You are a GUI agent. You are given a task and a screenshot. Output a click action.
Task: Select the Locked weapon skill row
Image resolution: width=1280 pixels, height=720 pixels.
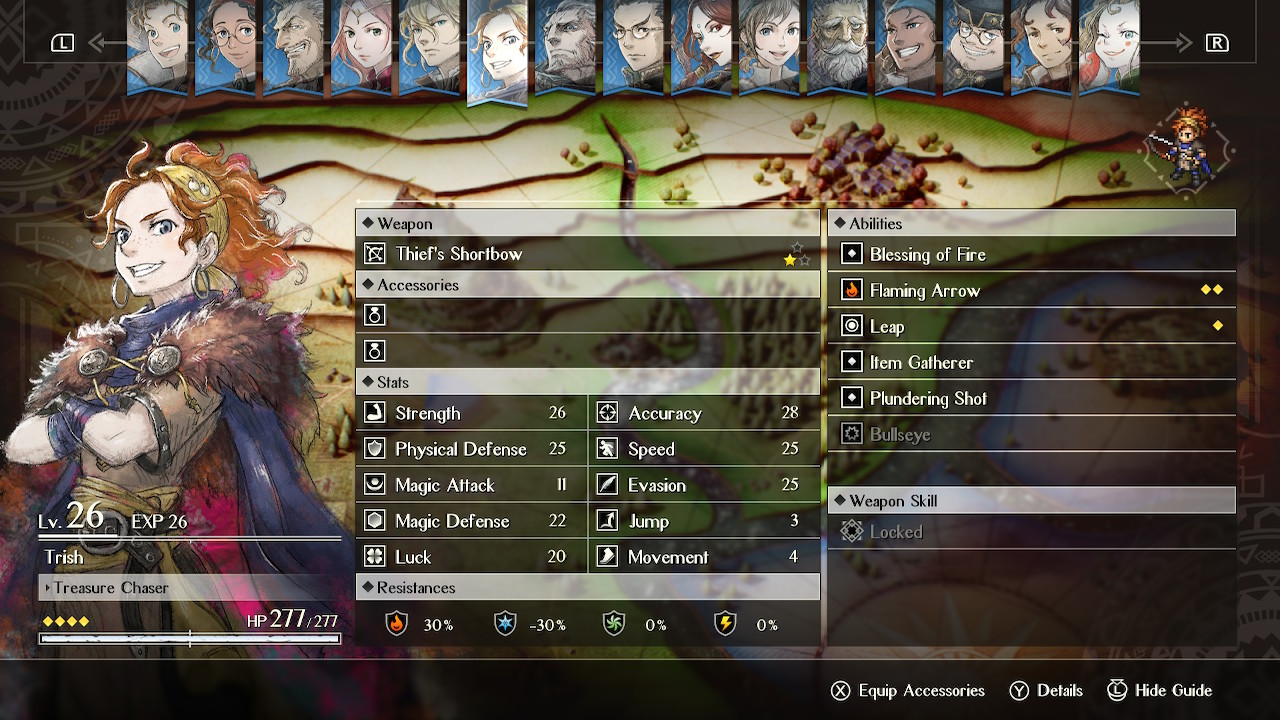pyautogui.click(x=1031, y=532)
